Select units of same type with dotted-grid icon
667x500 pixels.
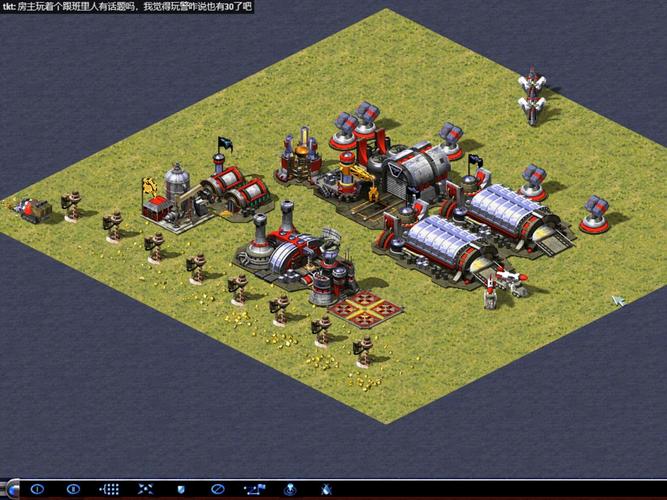click(111, 490)
